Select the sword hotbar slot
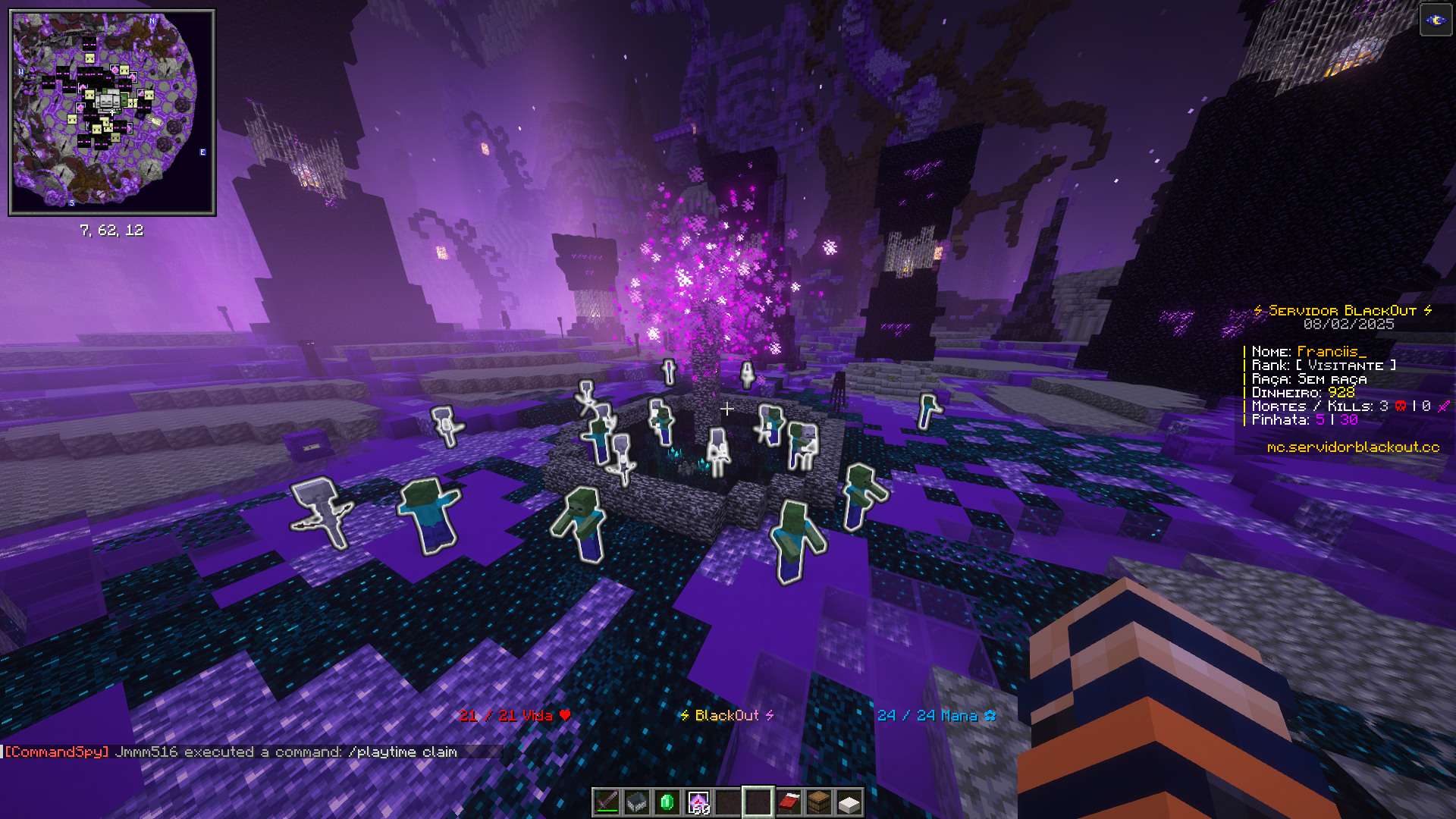 [607, 802]
